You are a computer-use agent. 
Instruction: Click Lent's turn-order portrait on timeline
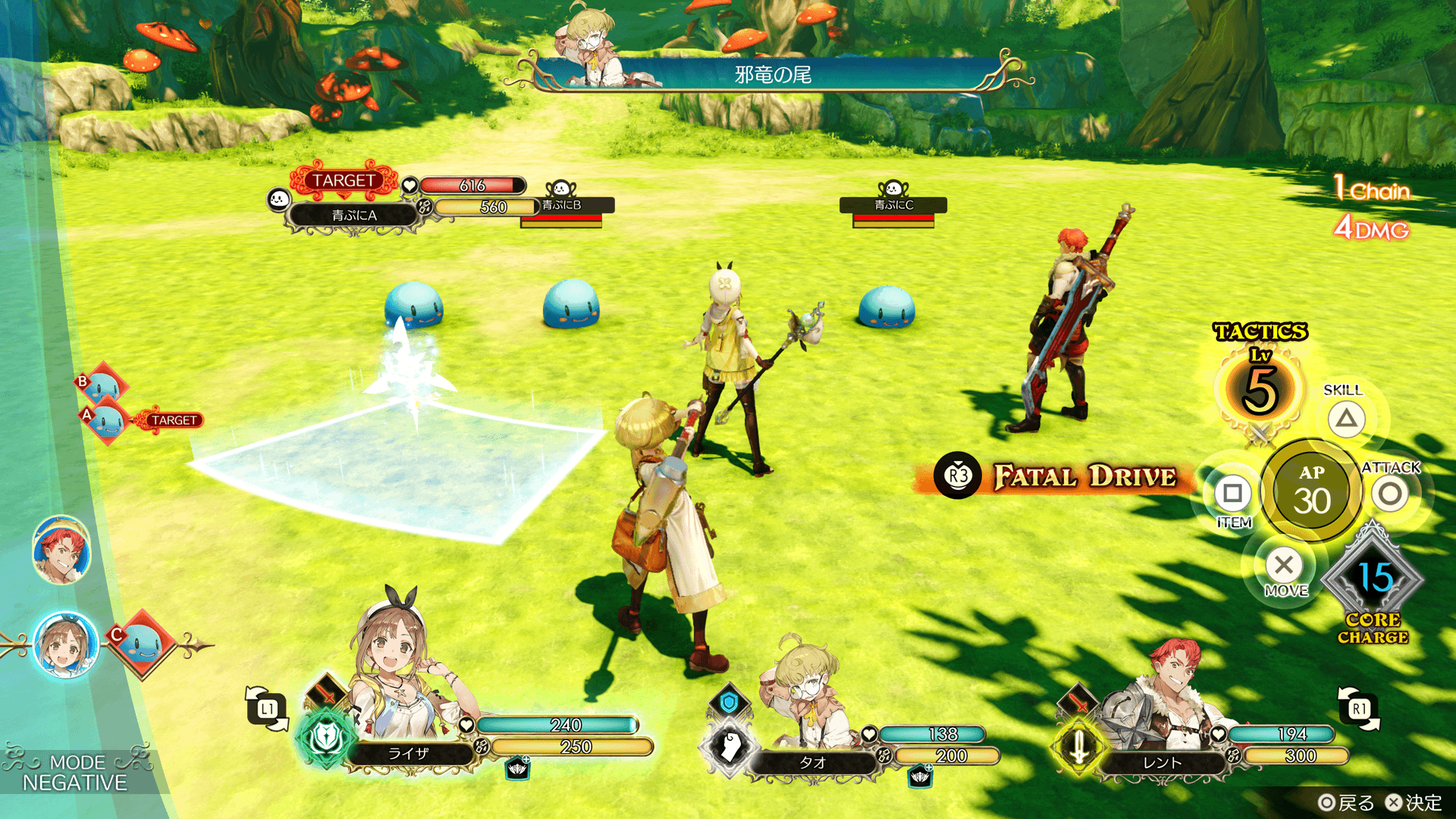(x=61, y=551)
